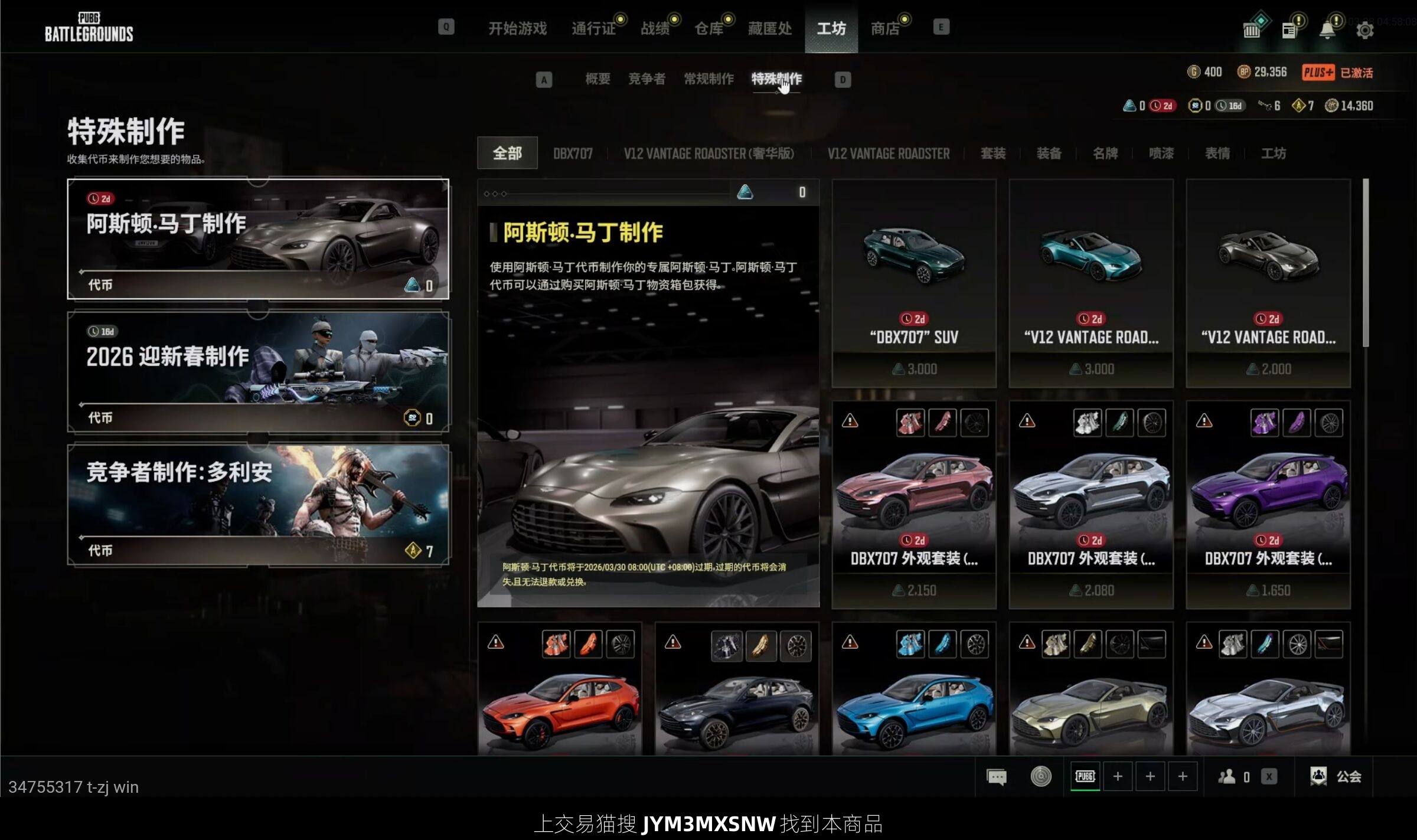The width and height of the screenshot is (1417, 840).
Task: Open the 开始游戏 menu
Action: pos(517,28)
